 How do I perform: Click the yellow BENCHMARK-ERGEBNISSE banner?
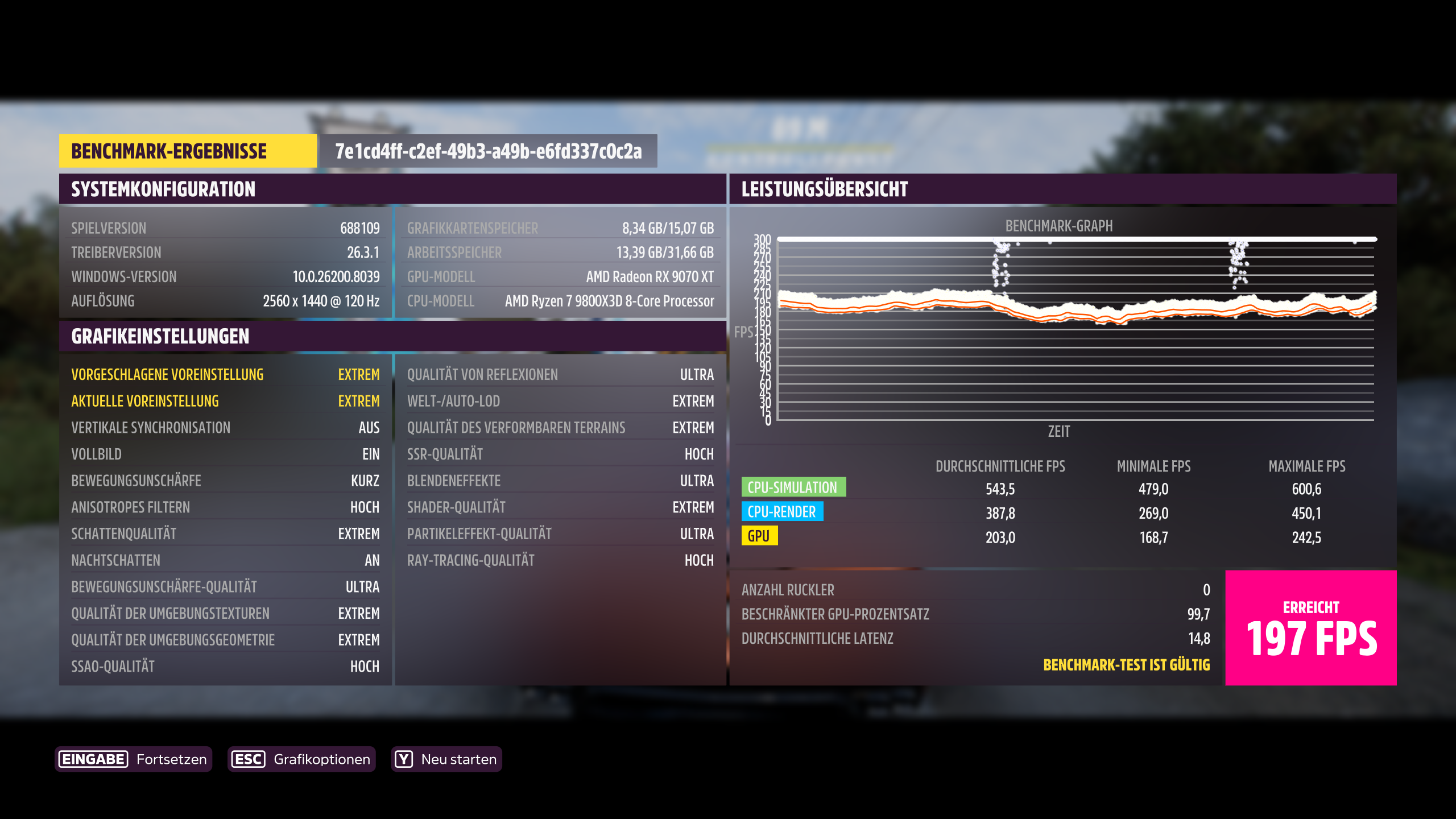coord(188,151)
